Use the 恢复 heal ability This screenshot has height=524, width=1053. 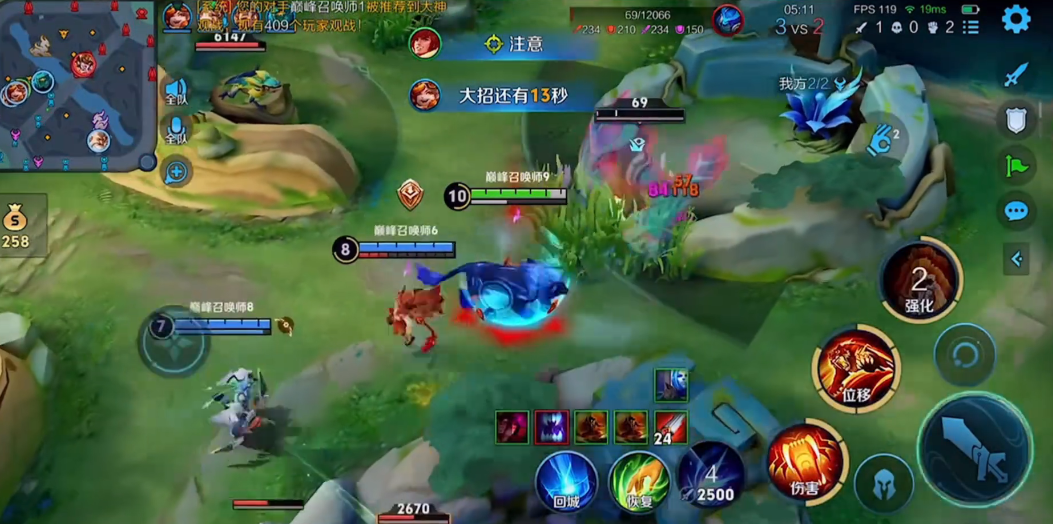pos(640,481)
